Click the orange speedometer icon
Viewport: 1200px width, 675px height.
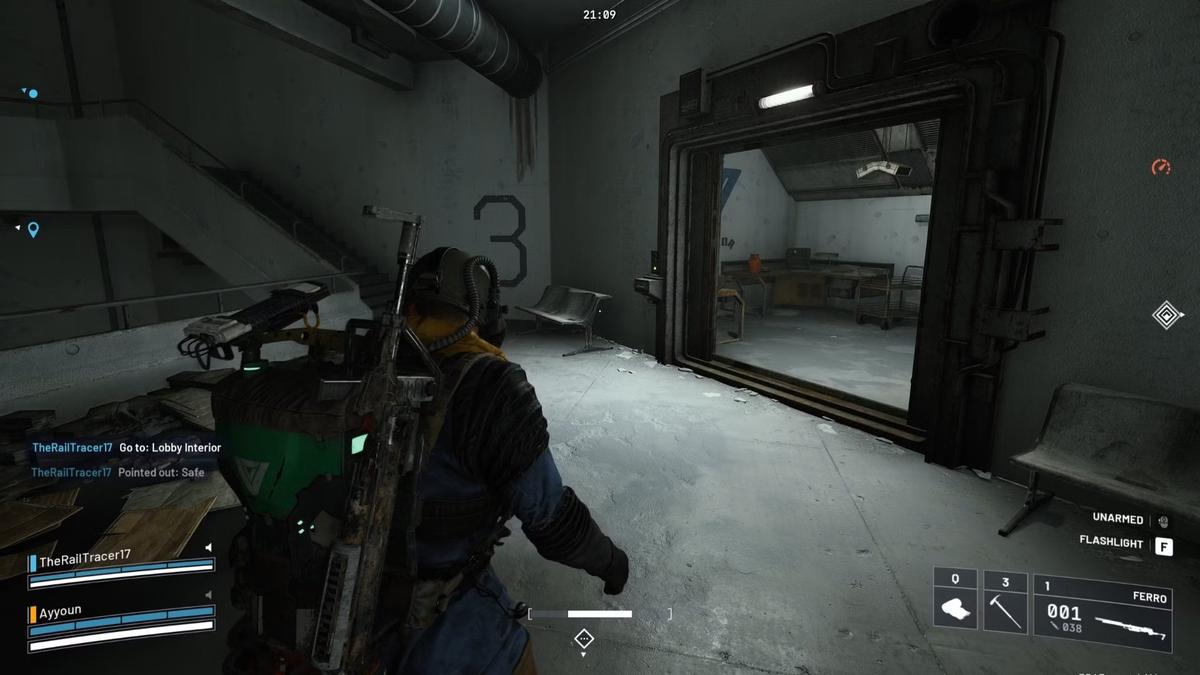coord(1161,167)
